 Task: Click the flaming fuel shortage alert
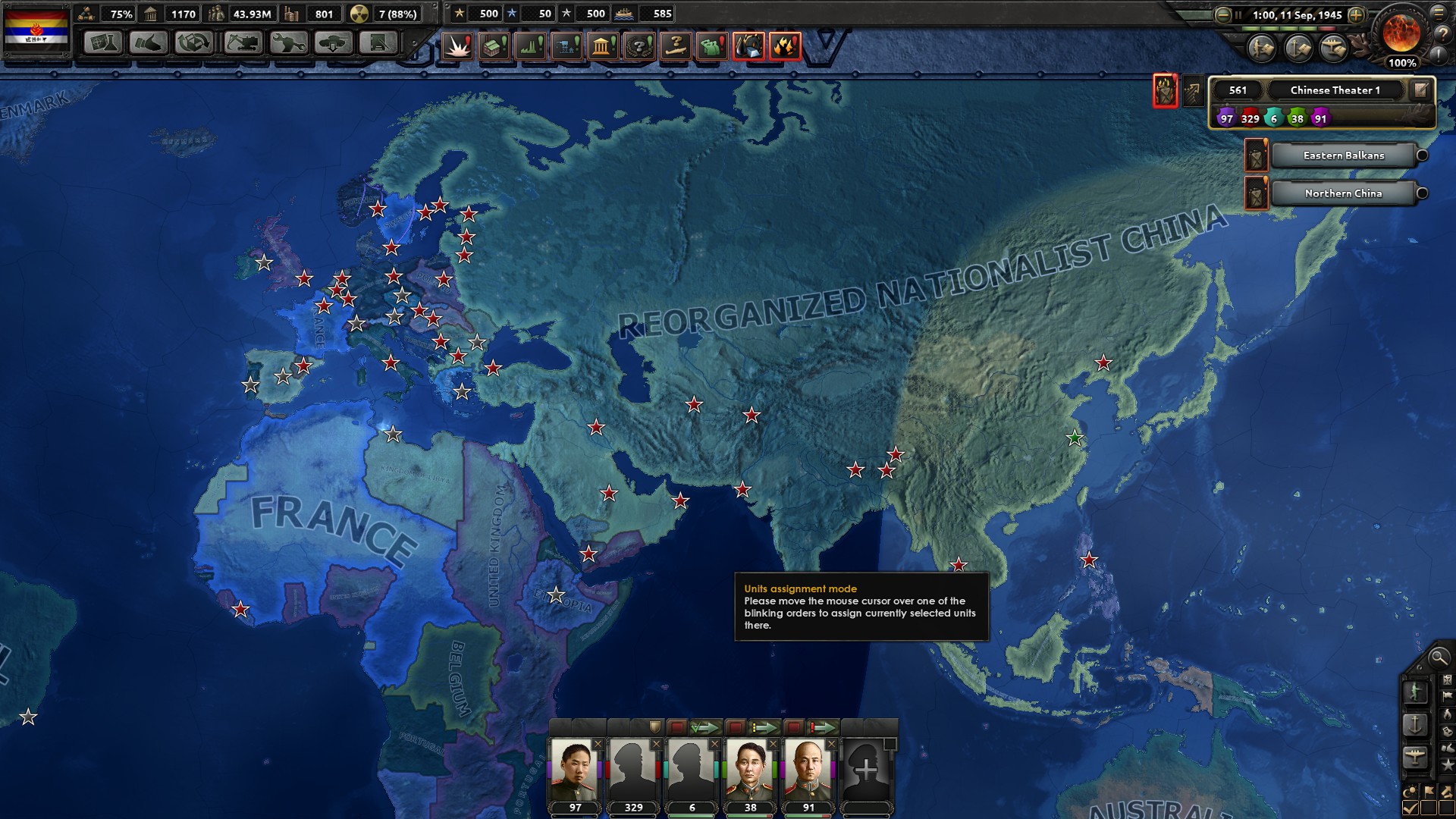point(785,47)
